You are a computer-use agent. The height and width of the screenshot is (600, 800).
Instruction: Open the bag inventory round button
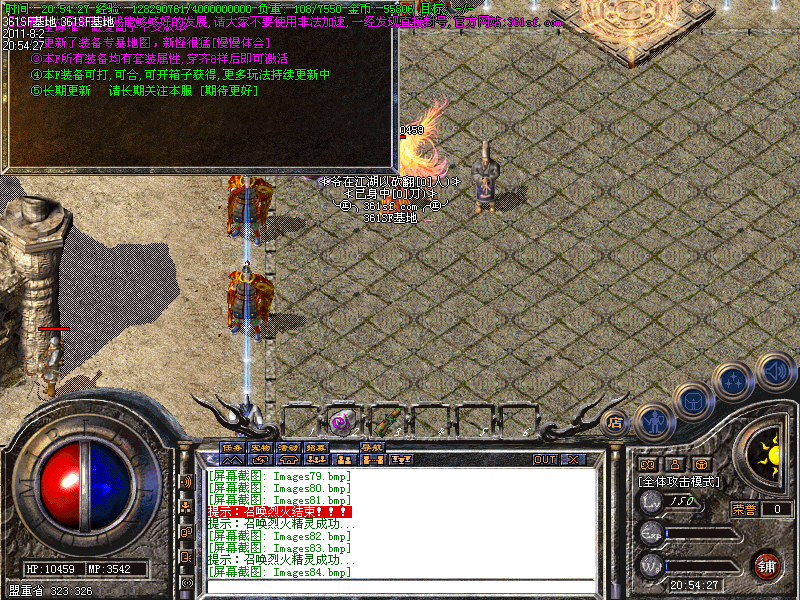693,401
